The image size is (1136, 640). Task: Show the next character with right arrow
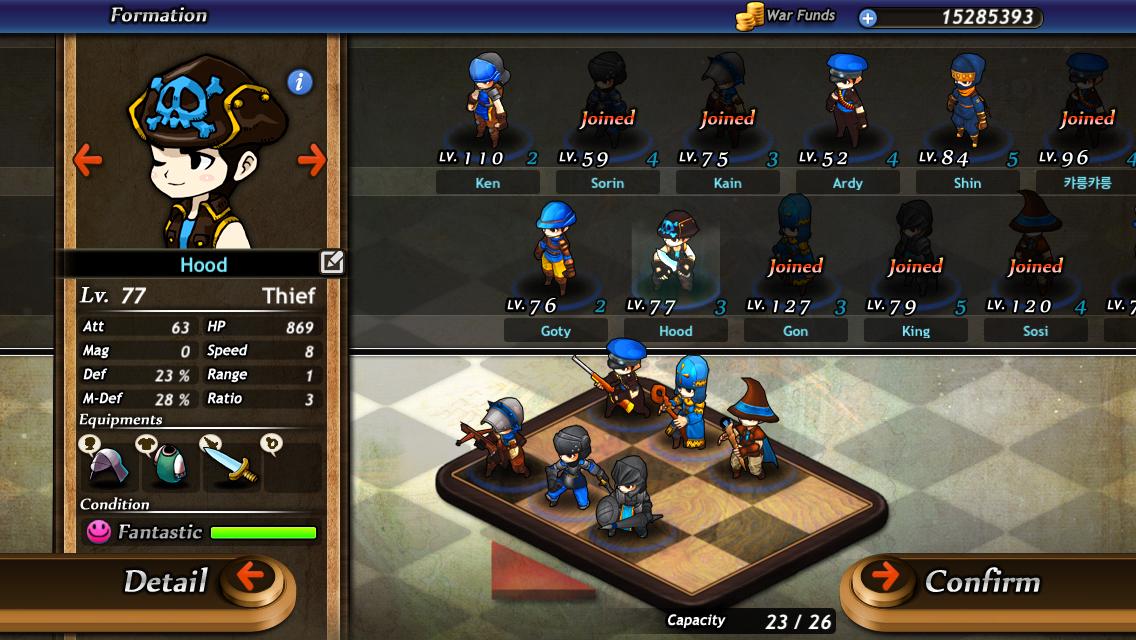[312, 159]
